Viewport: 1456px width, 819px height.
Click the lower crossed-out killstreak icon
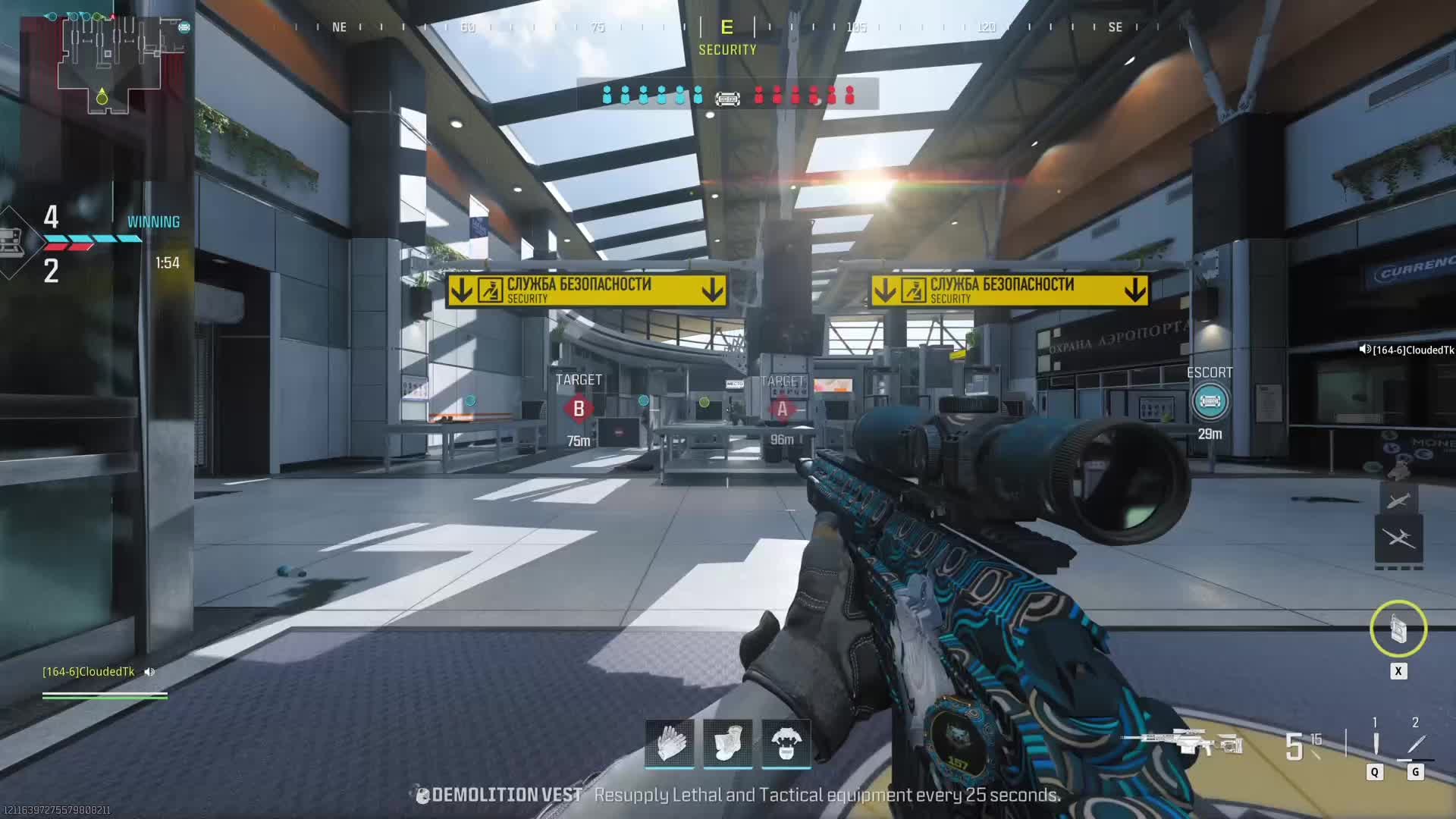(1398, 539)
